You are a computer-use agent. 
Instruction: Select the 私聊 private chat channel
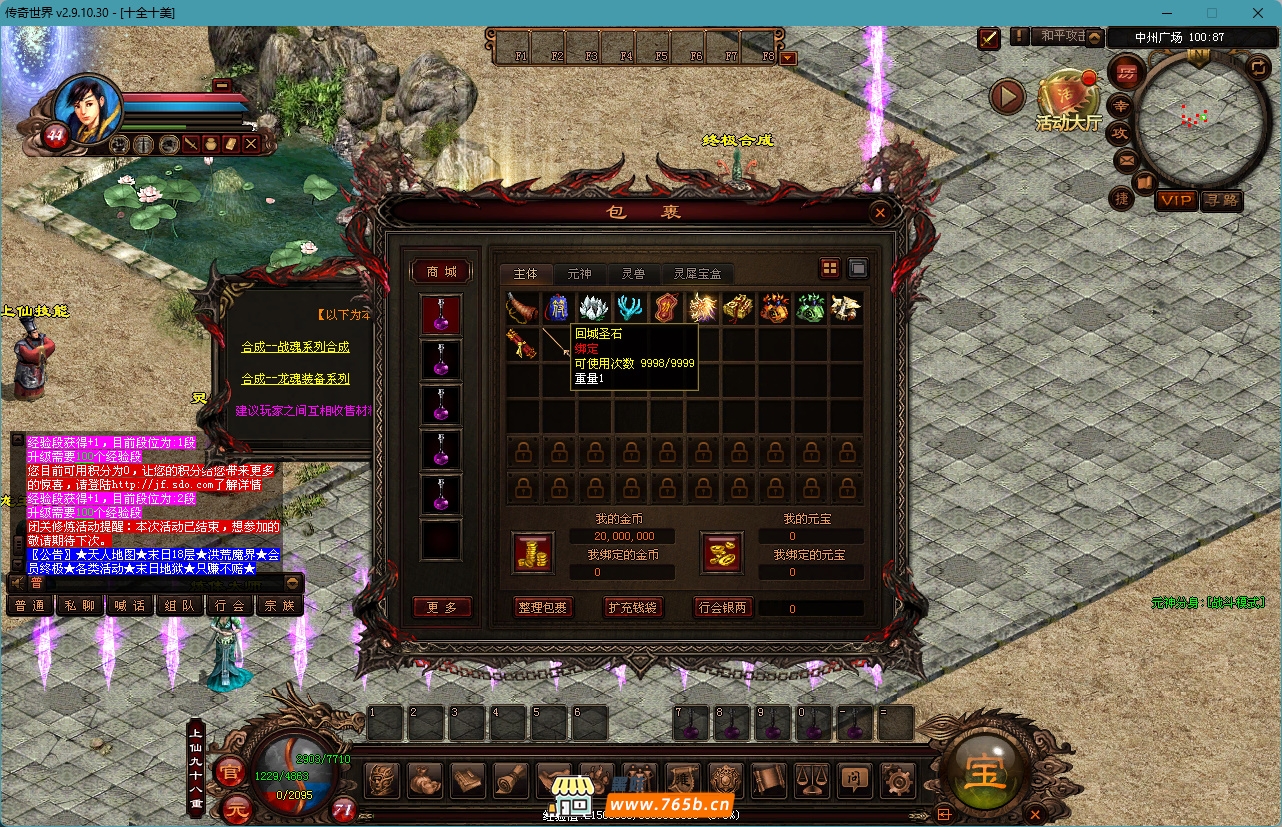(x=80, y=605)
